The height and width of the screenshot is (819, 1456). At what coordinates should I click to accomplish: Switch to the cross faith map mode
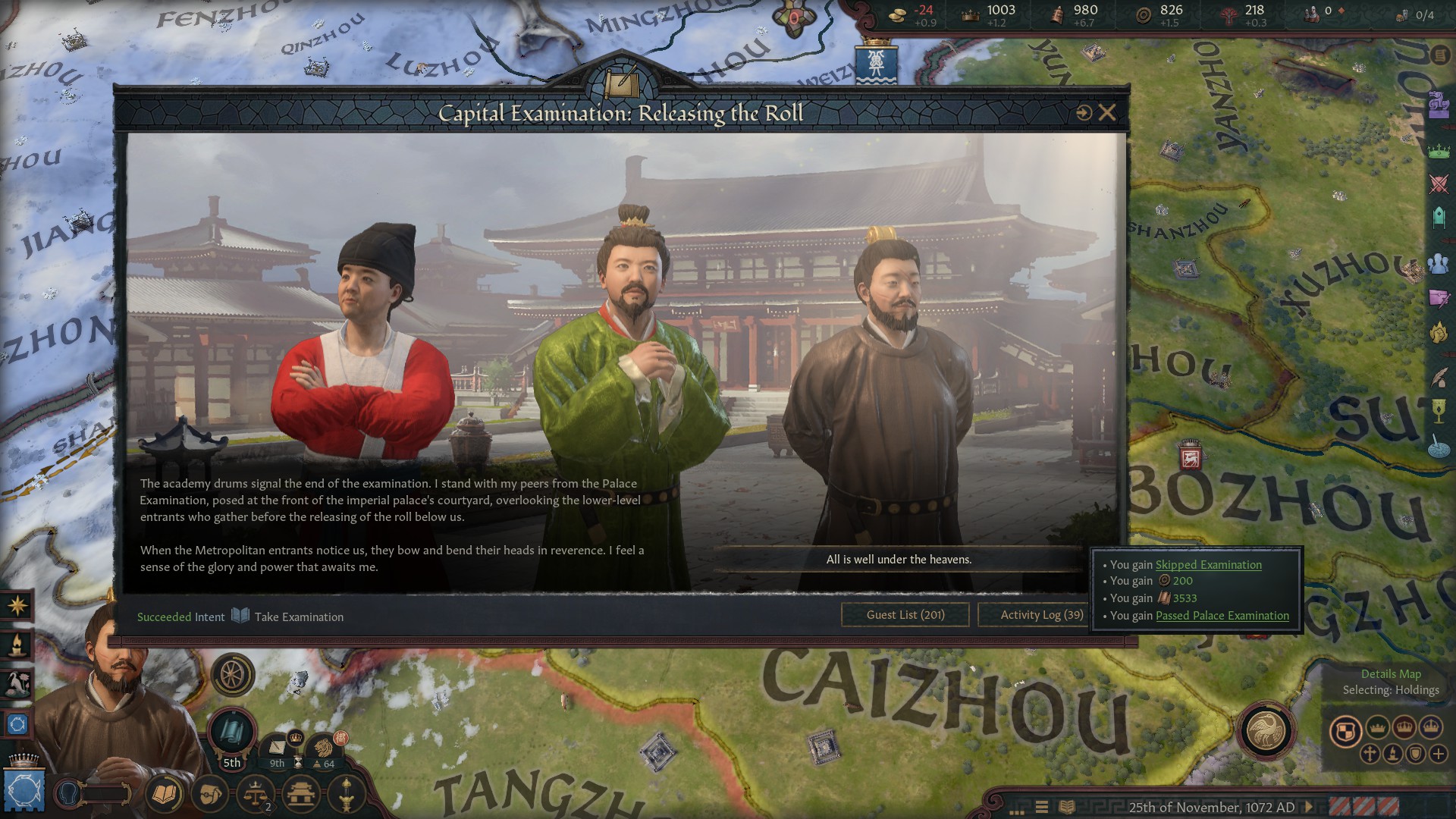pos(1370,754)
